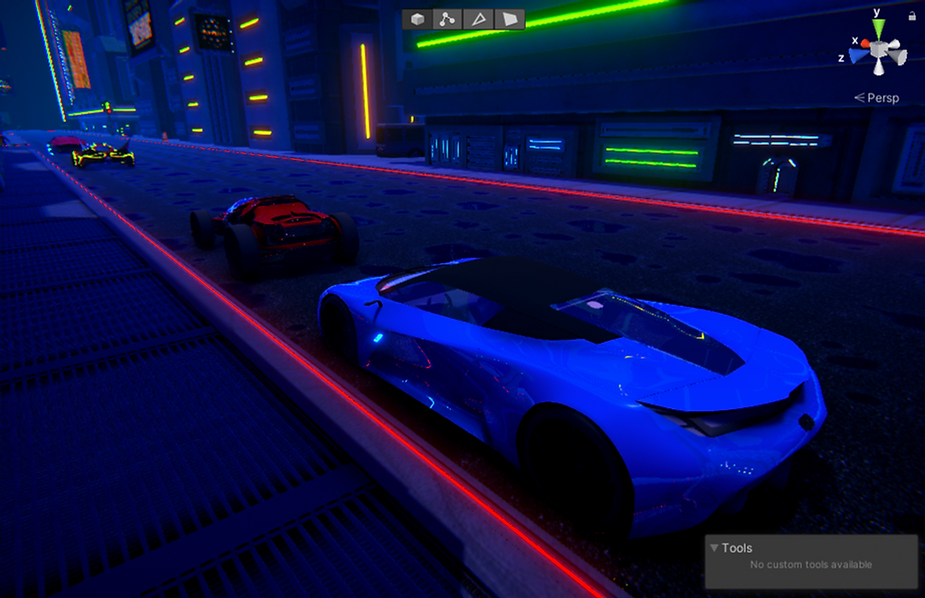Screen dimensions: 925x598
Task: Collapse the Tools panel arrow
Action: click(713, 548)
